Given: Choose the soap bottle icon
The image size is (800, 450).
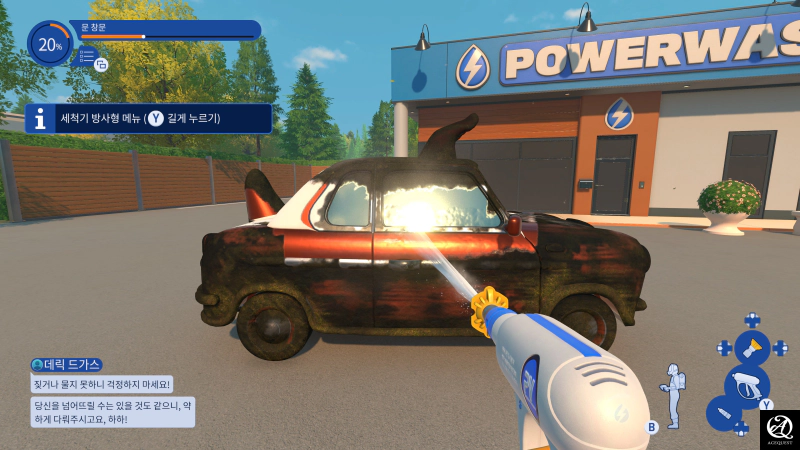Looking at the screenshot, I should coord(722,413).
